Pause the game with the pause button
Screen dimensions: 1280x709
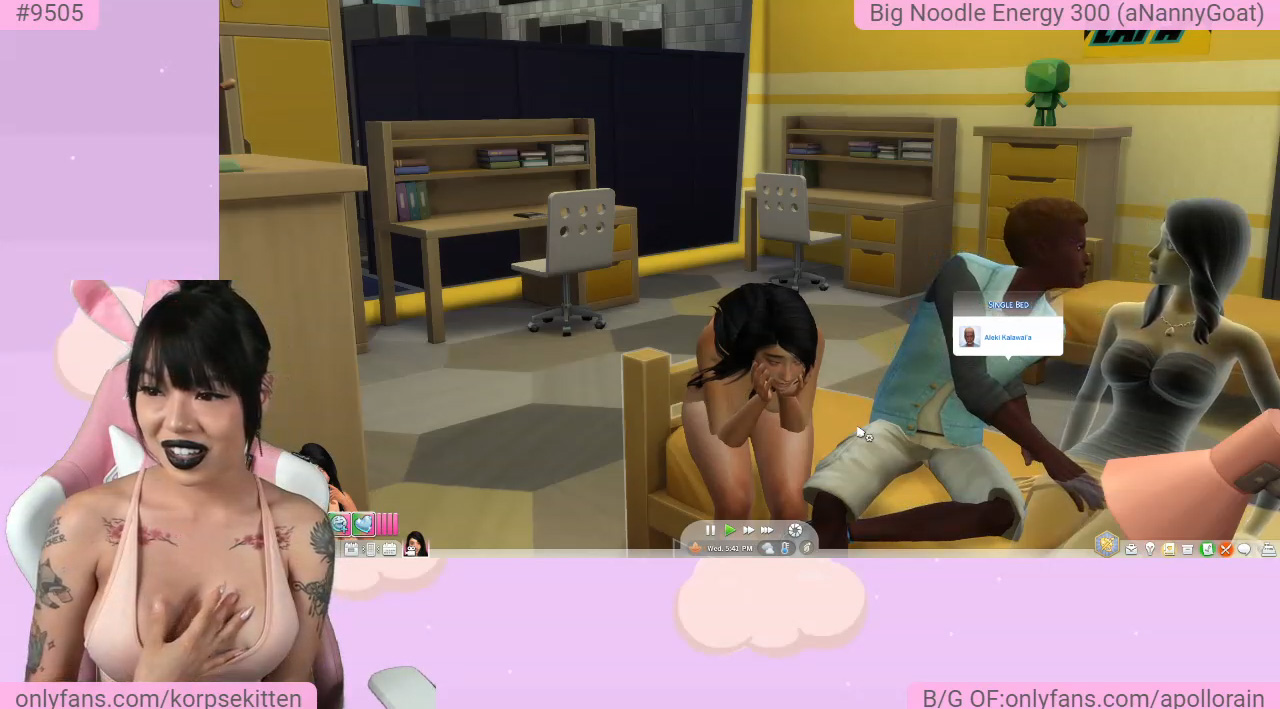coord(710,530)
